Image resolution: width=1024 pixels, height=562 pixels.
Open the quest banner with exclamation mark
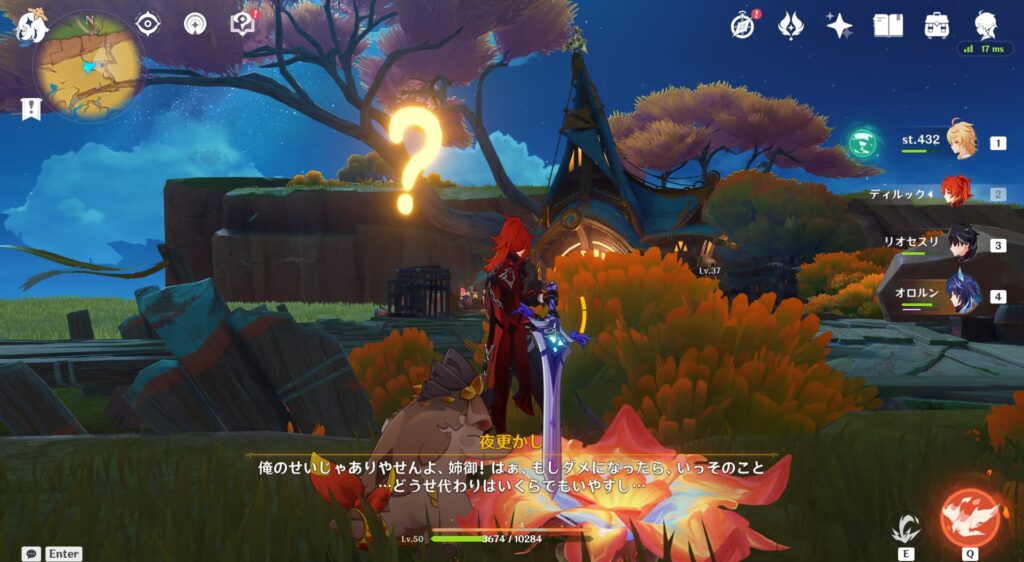(31, 109)
